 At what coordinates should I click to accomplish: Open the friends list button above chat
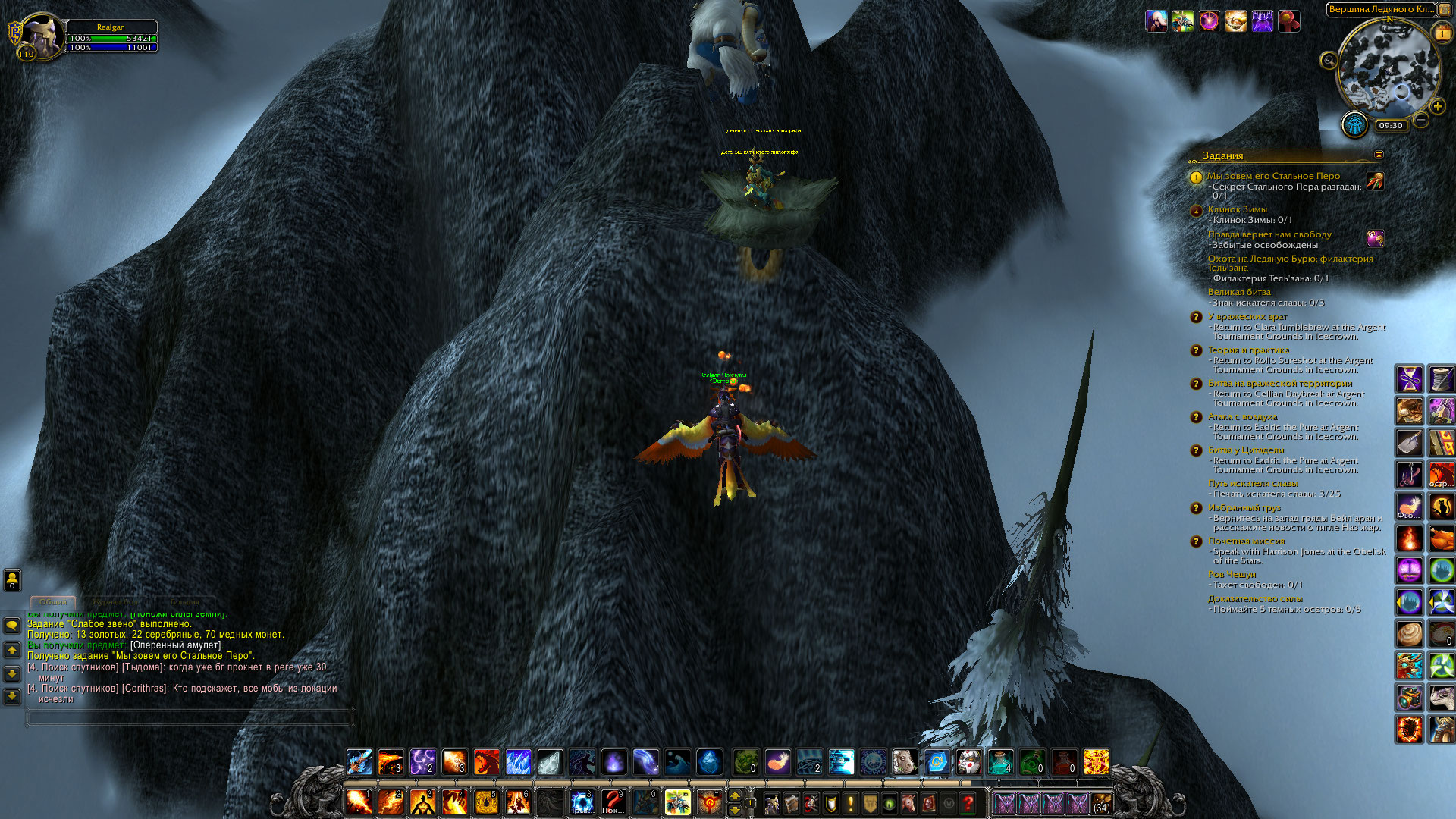pos(12,580)
